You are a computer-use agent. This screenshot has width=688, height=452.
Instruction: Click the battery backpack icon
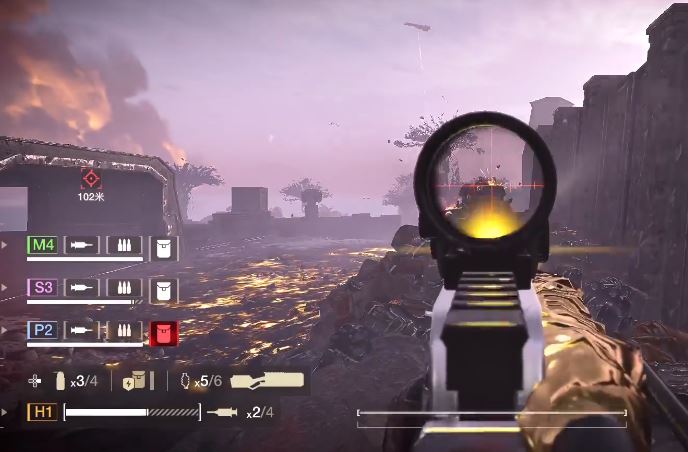(134, 380)
